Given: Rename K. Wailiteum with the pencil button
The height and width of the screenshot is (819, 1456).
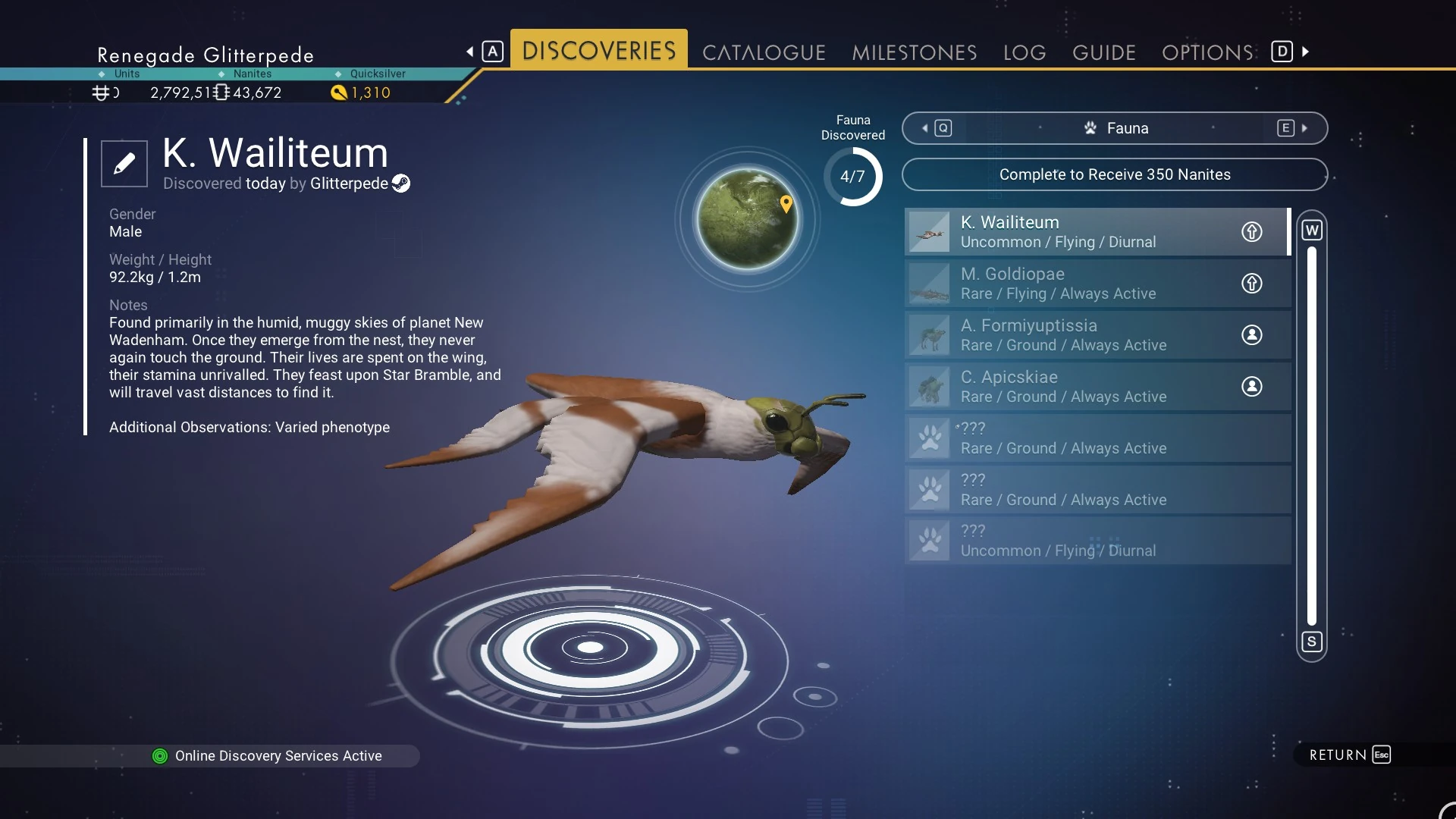Looking at the screenshot, I should [x=124, y=163].
